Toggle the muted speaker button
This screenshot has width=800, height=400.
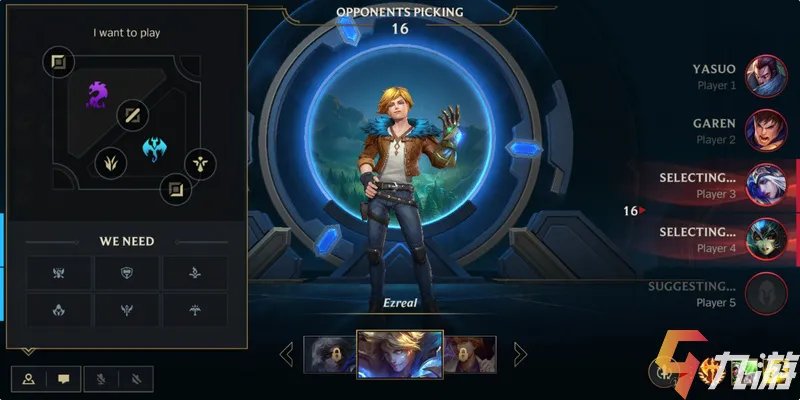(x=135, y=379)
